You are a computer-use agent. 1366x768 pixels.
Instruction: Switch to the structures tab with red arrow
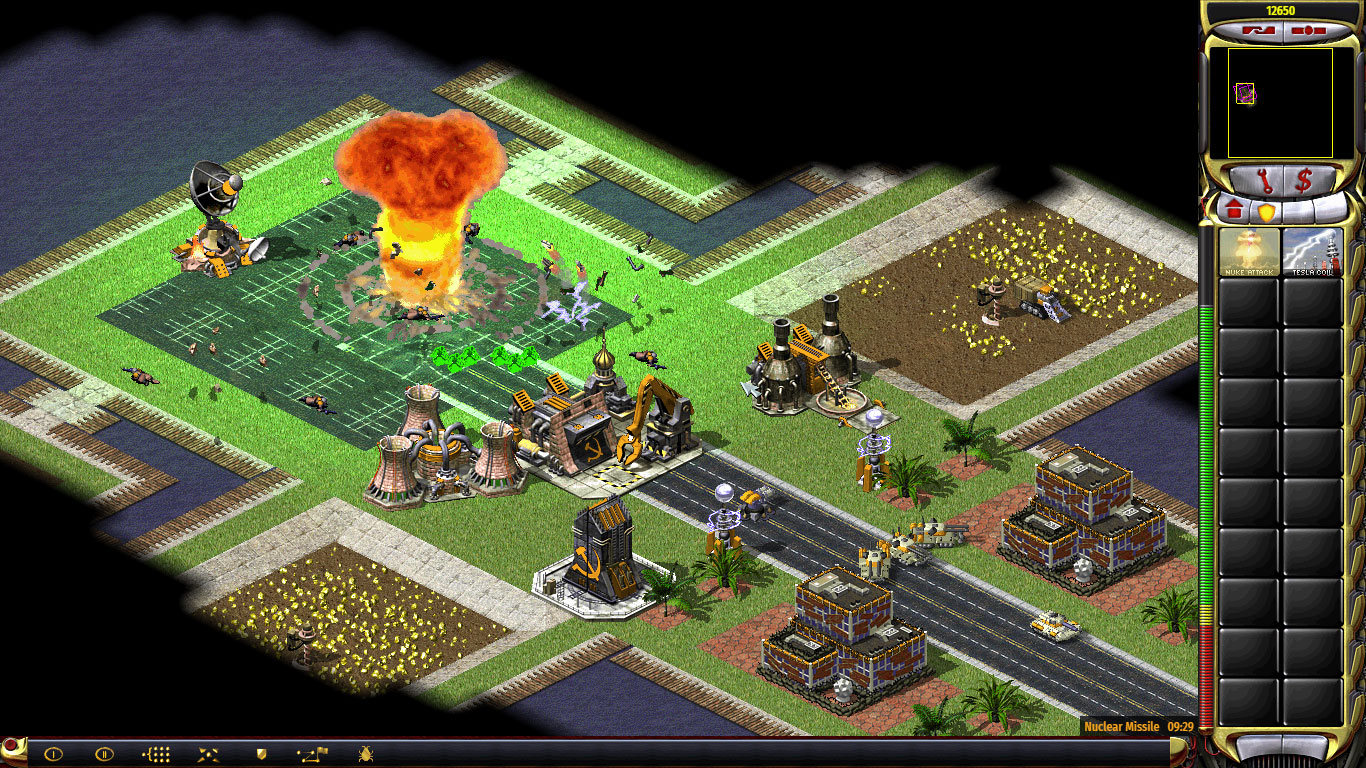pyautogui.click(x=1234, y=210)
